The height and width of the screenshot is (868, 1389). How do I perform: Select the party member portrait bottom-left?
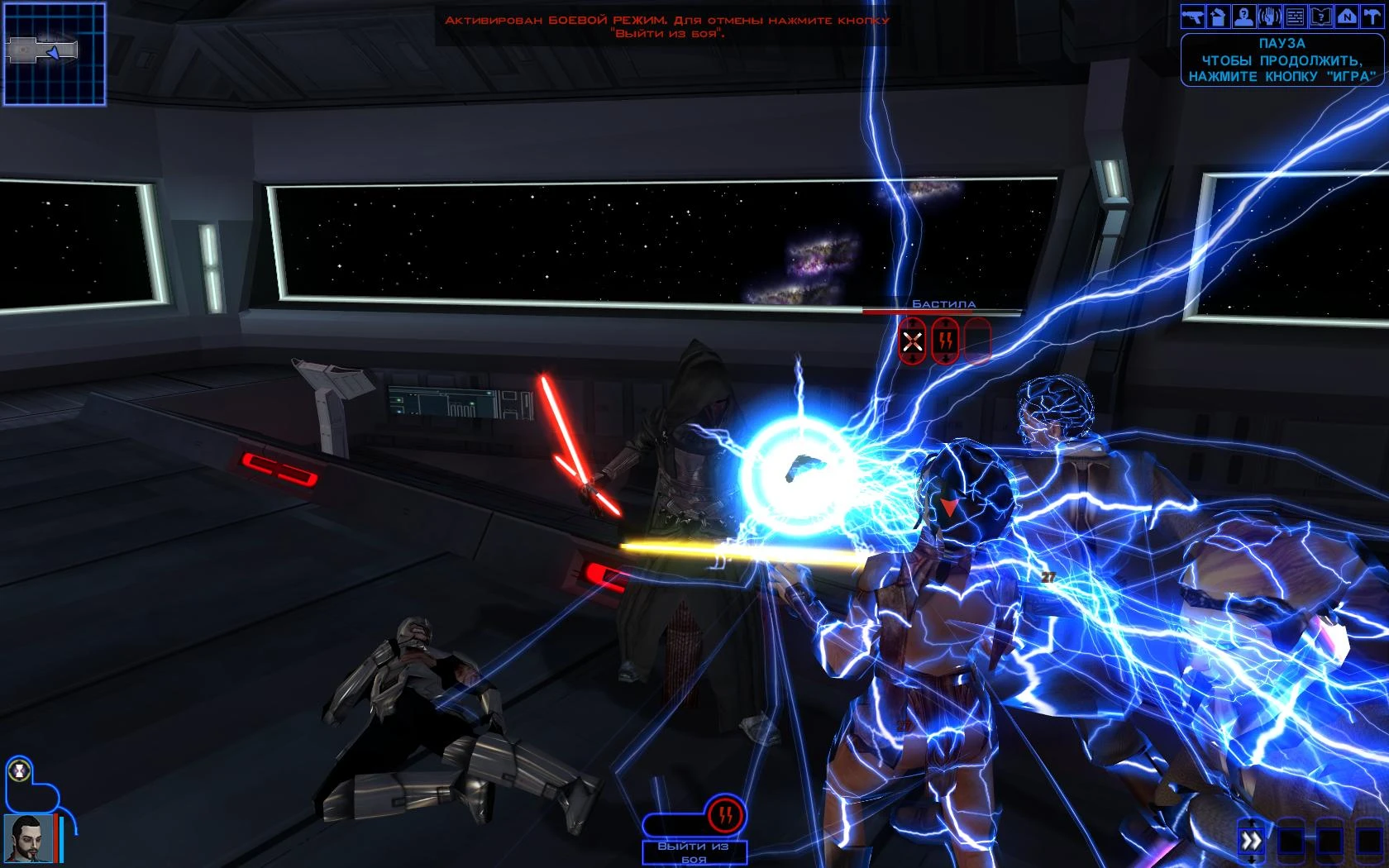(28, 839)
